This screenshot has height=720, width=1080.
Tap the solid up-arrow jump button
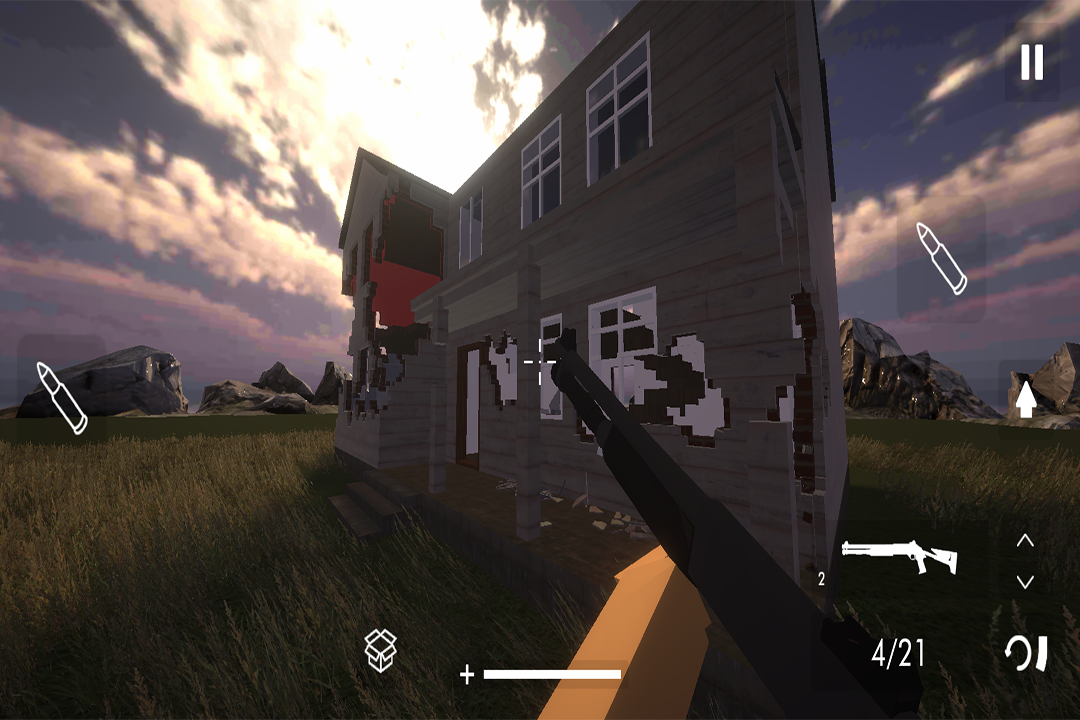point(1025,397)
